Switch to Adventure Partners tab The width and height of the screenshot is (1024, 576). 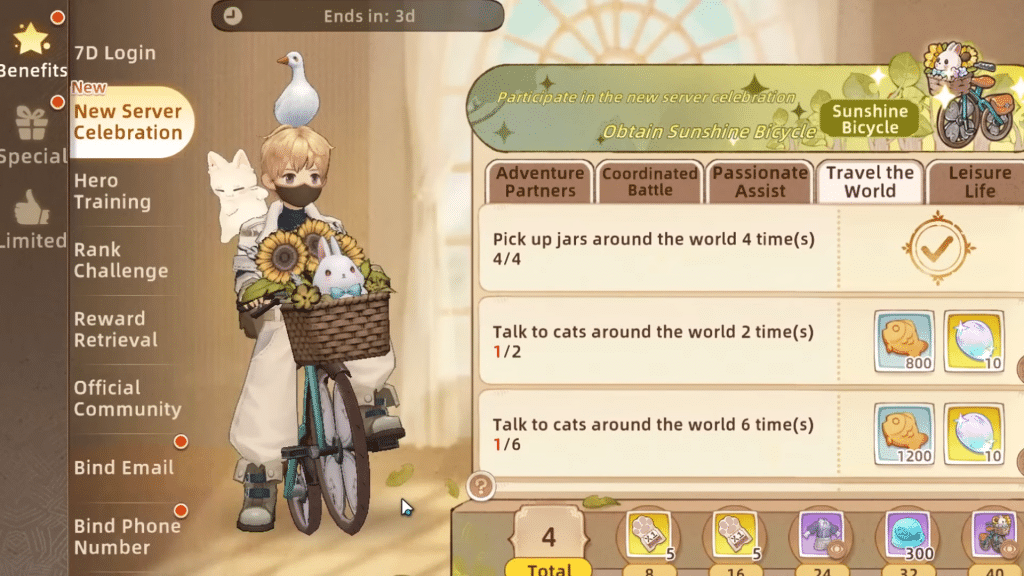pyautogui.click(x=540, y=182)
